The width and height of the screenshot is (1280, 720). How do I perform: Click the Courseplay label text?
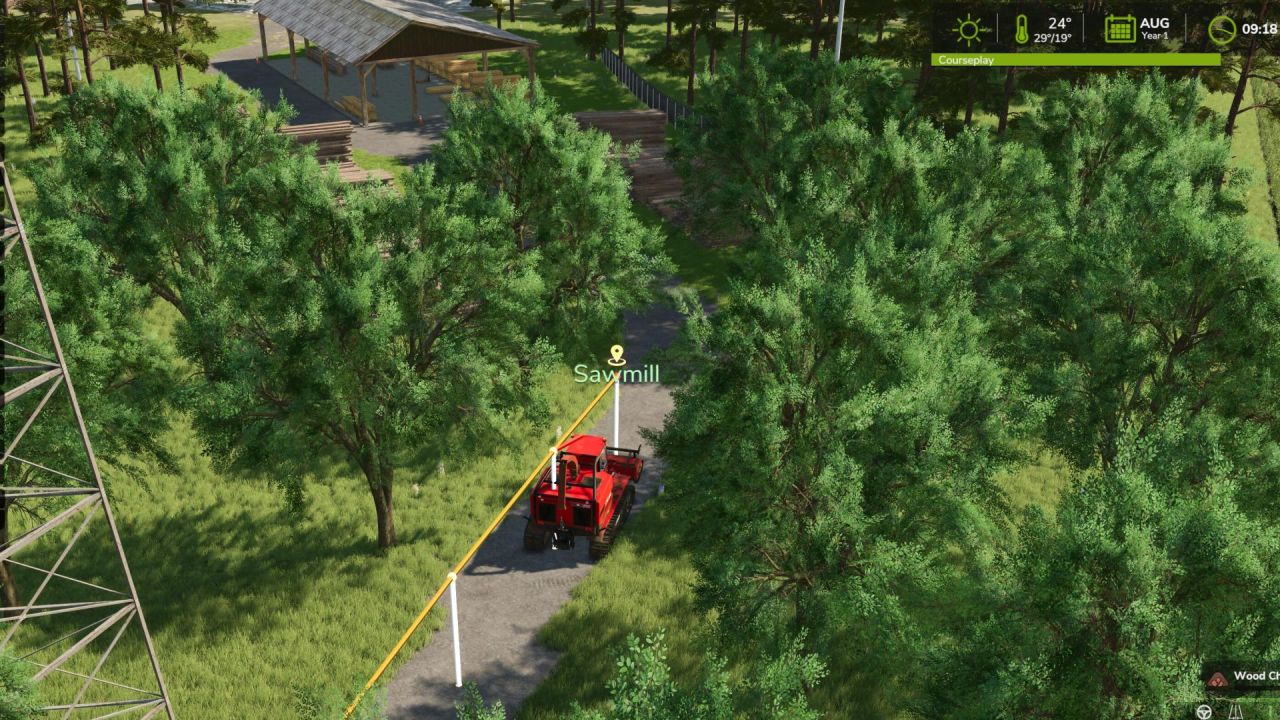[x=966, y=60]
